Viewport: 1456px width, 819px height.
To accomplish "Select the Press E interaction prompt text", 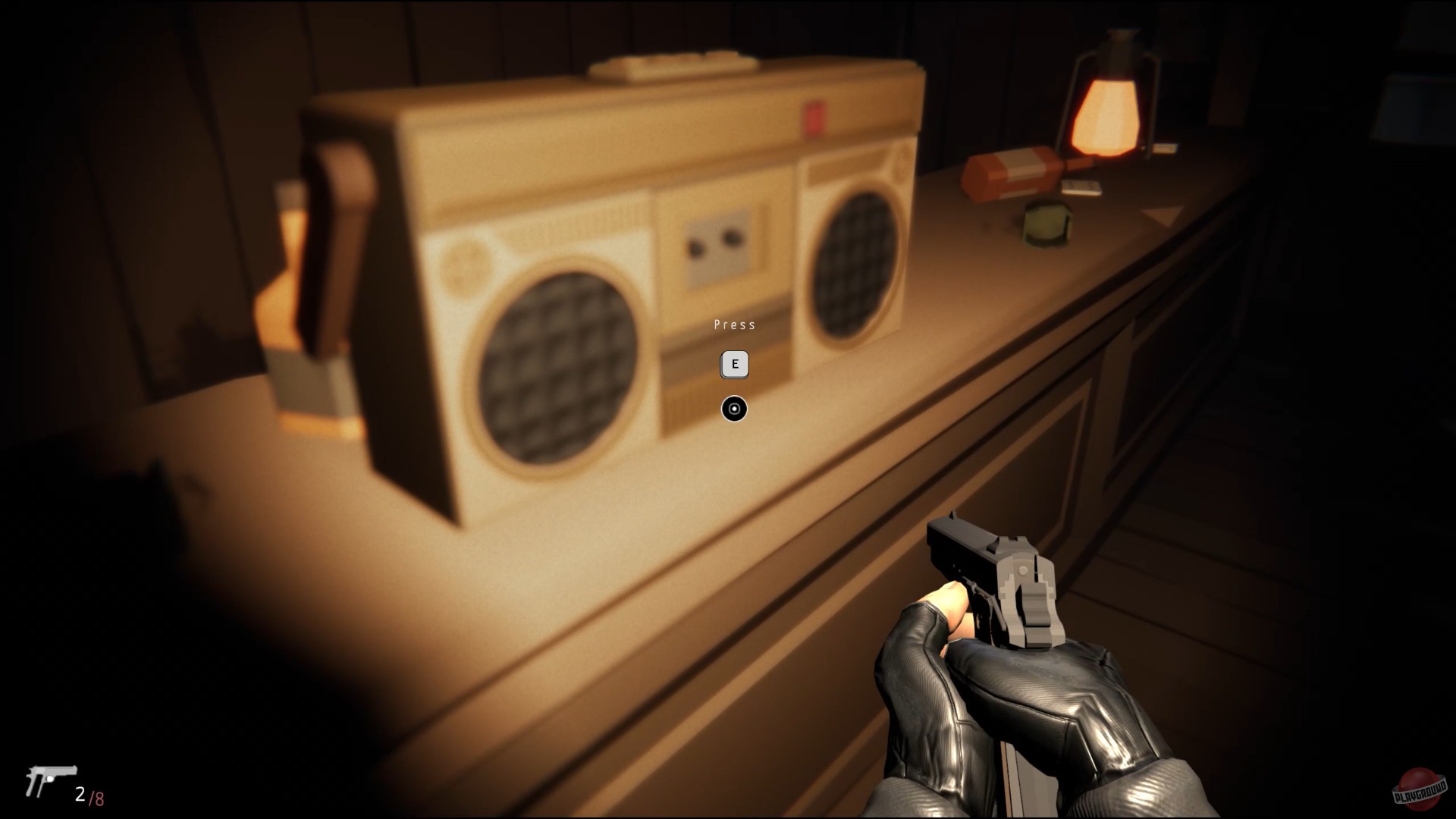I will point(733,325).
